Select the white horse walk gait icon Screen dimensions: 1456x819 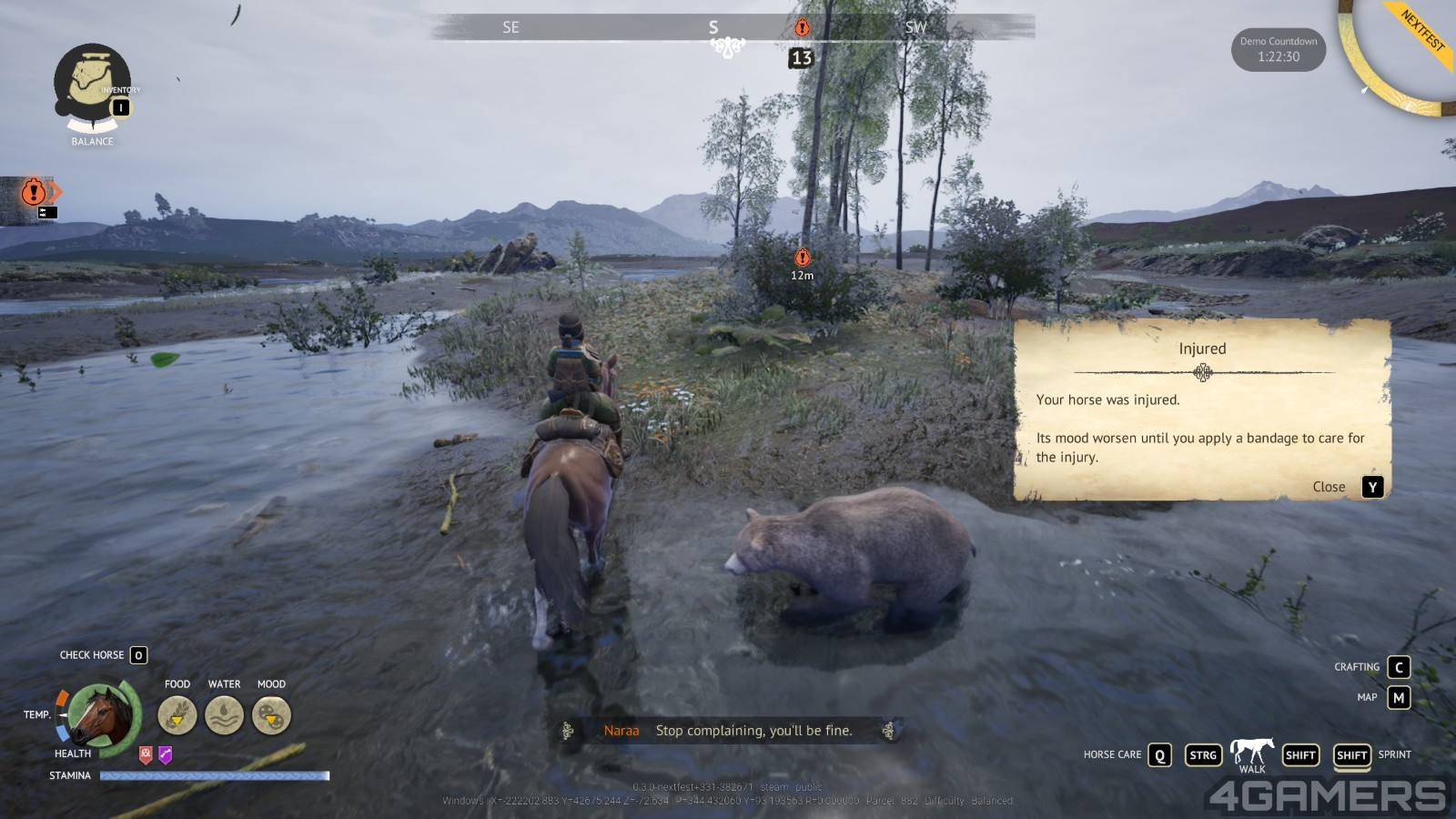coord(1251,752)
